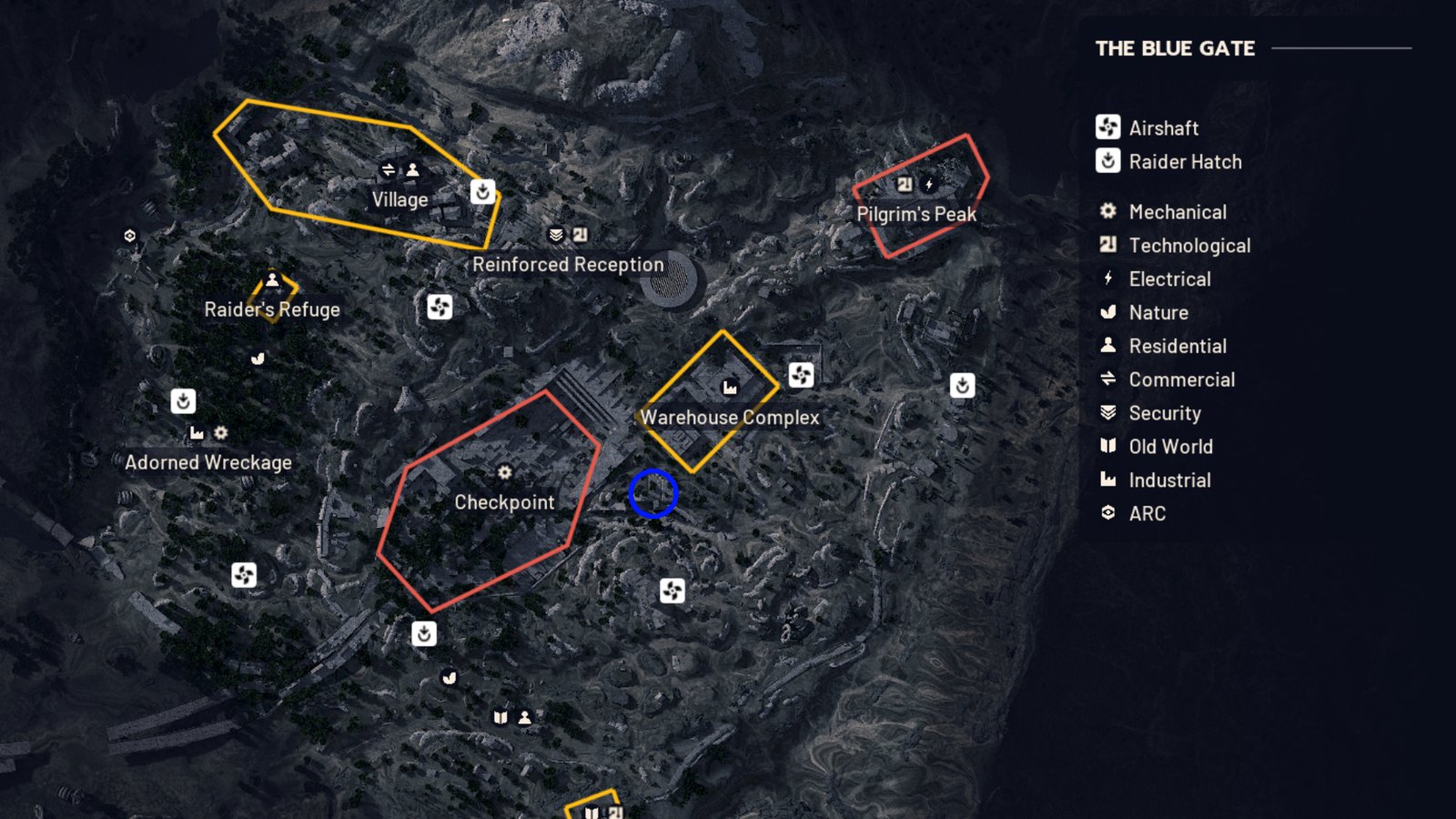The image size is (1456, 819).
Task: Select the Pilgrim's Peak location label
Action: coord(916,215)
